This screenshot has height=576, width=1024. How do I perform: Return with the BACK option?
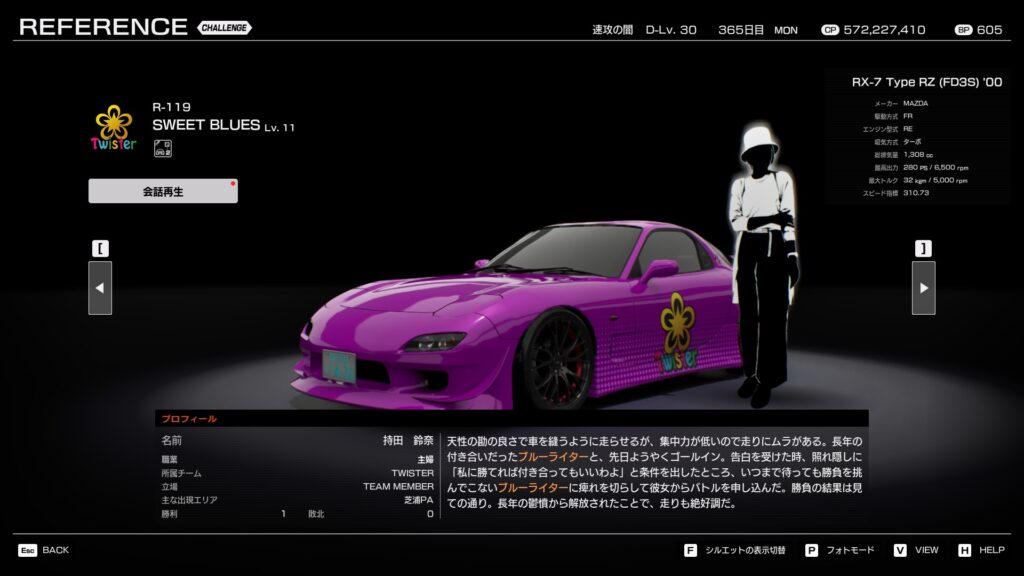click(x=44, y=550)
